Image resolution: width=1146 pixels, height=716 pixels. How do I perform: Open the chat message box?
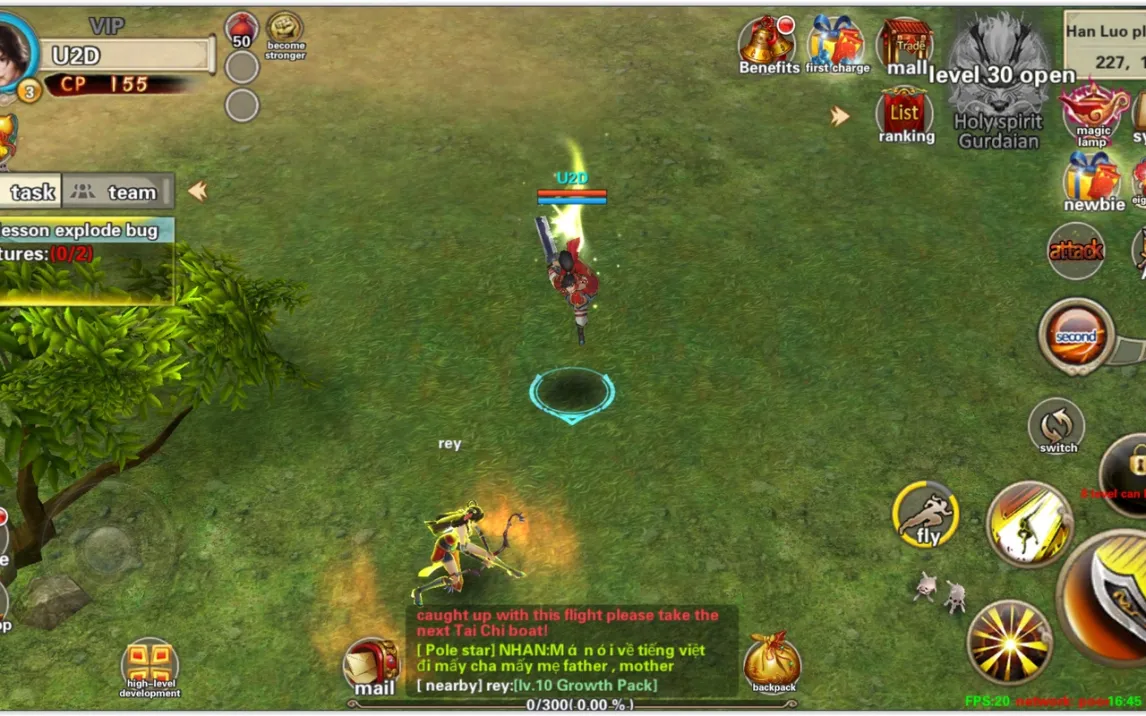[572, 650]
